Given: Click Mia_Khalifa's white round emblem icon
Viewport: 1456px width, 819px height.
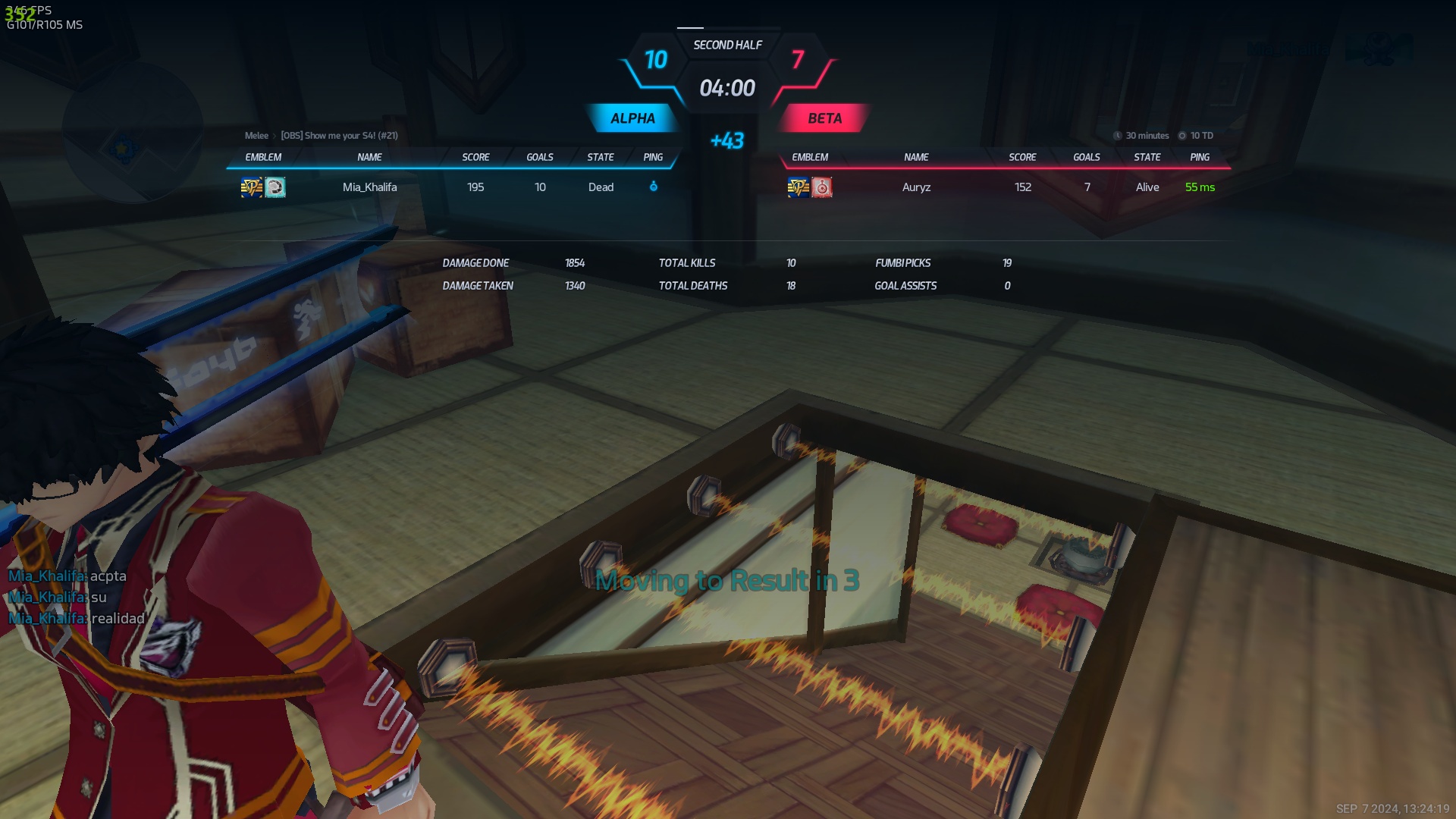Looking at the screenshot, I should click(275, 187).
